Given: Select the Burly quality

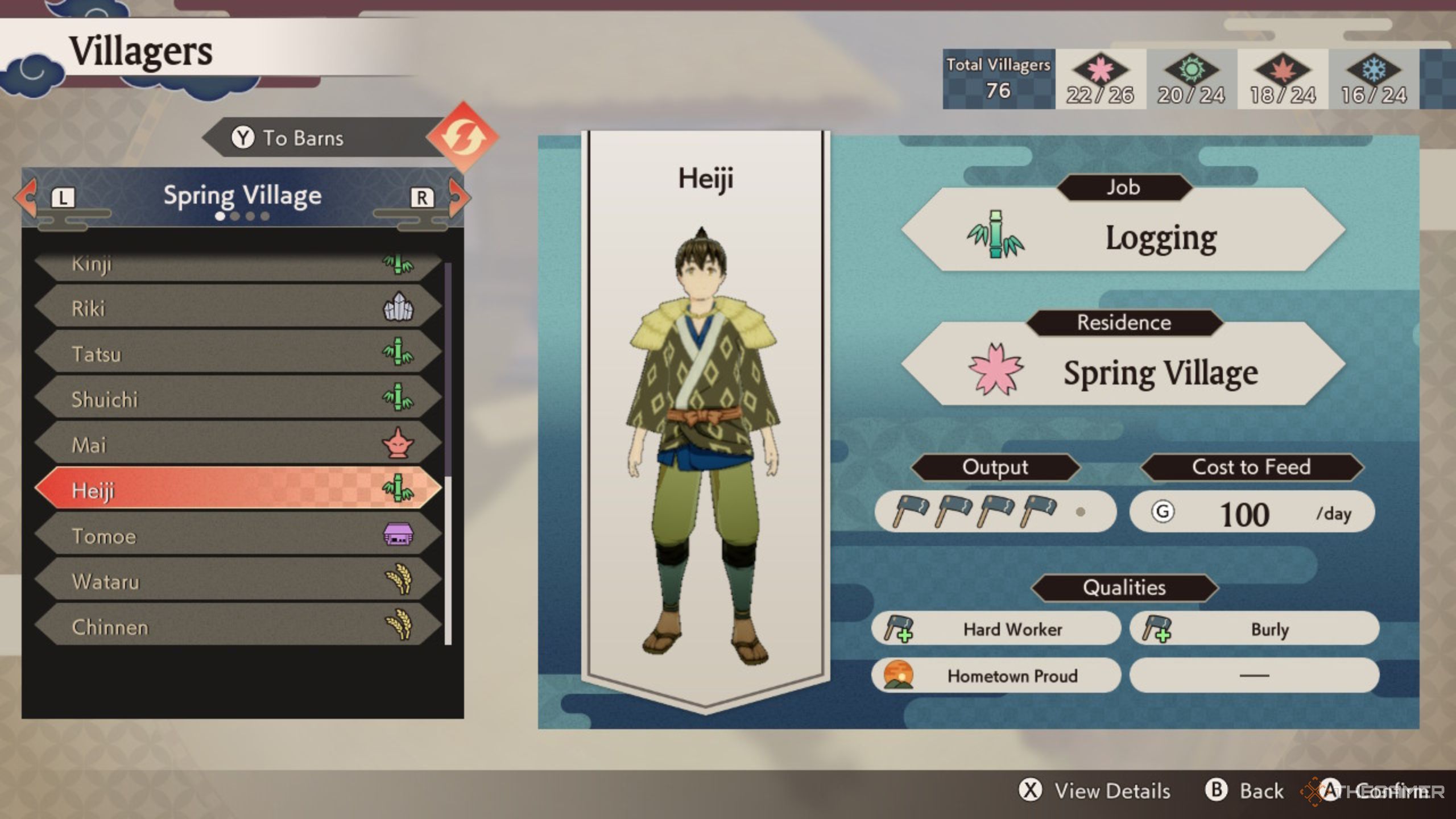Looking at the screenshot, I should point(1254,629).
